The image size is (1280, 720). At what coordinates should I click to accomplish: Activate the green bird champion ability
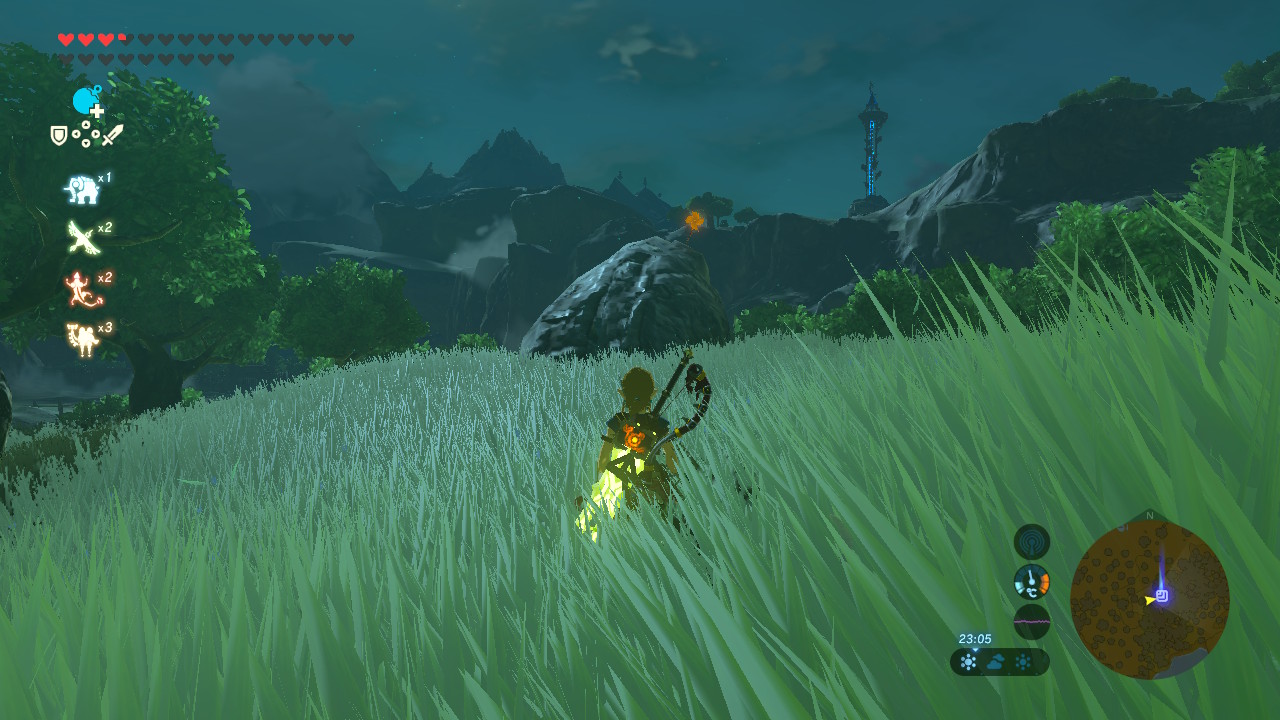pos(80,238)
